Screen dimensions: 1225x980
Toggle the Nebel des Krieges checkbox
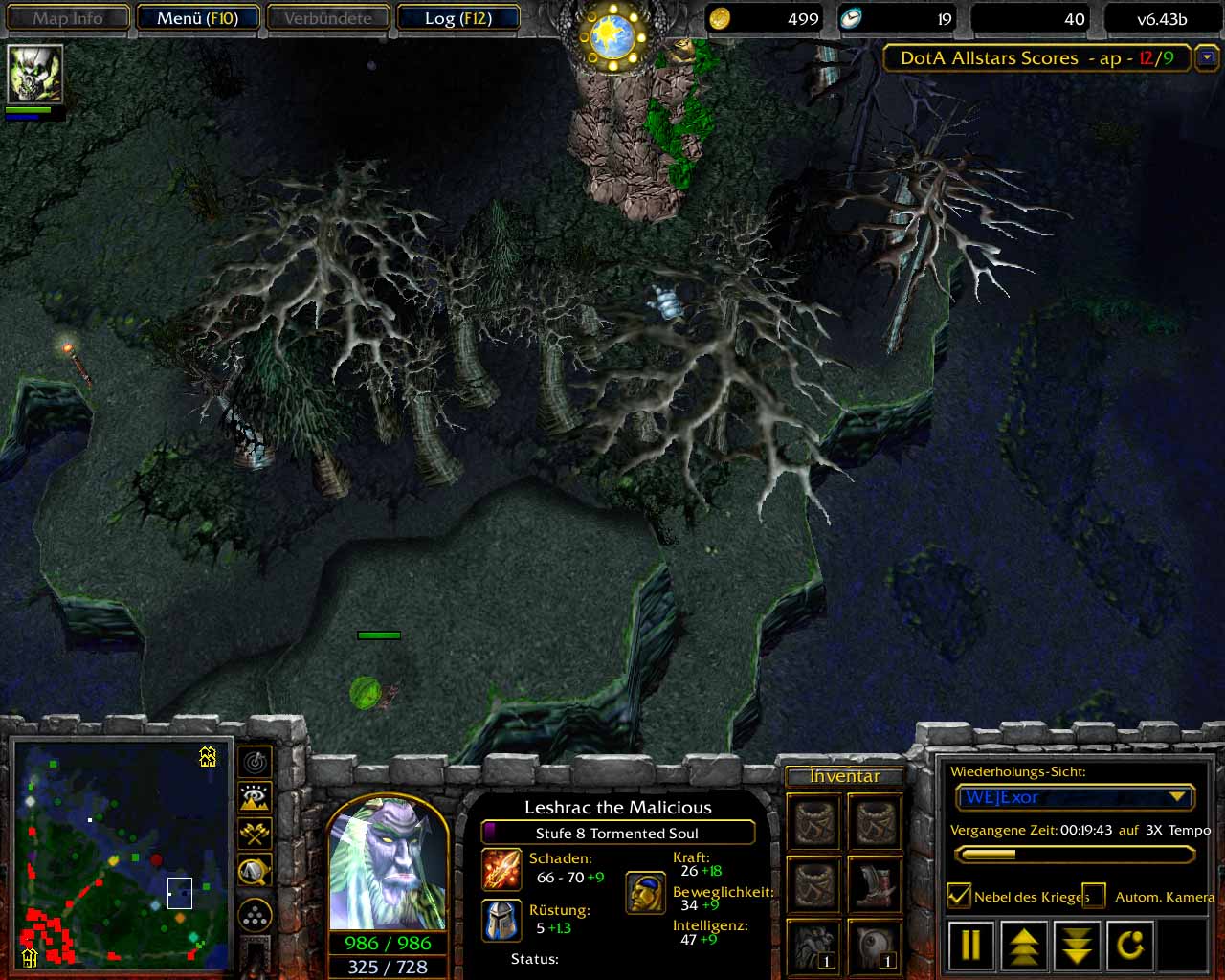(x=959, y=896)
